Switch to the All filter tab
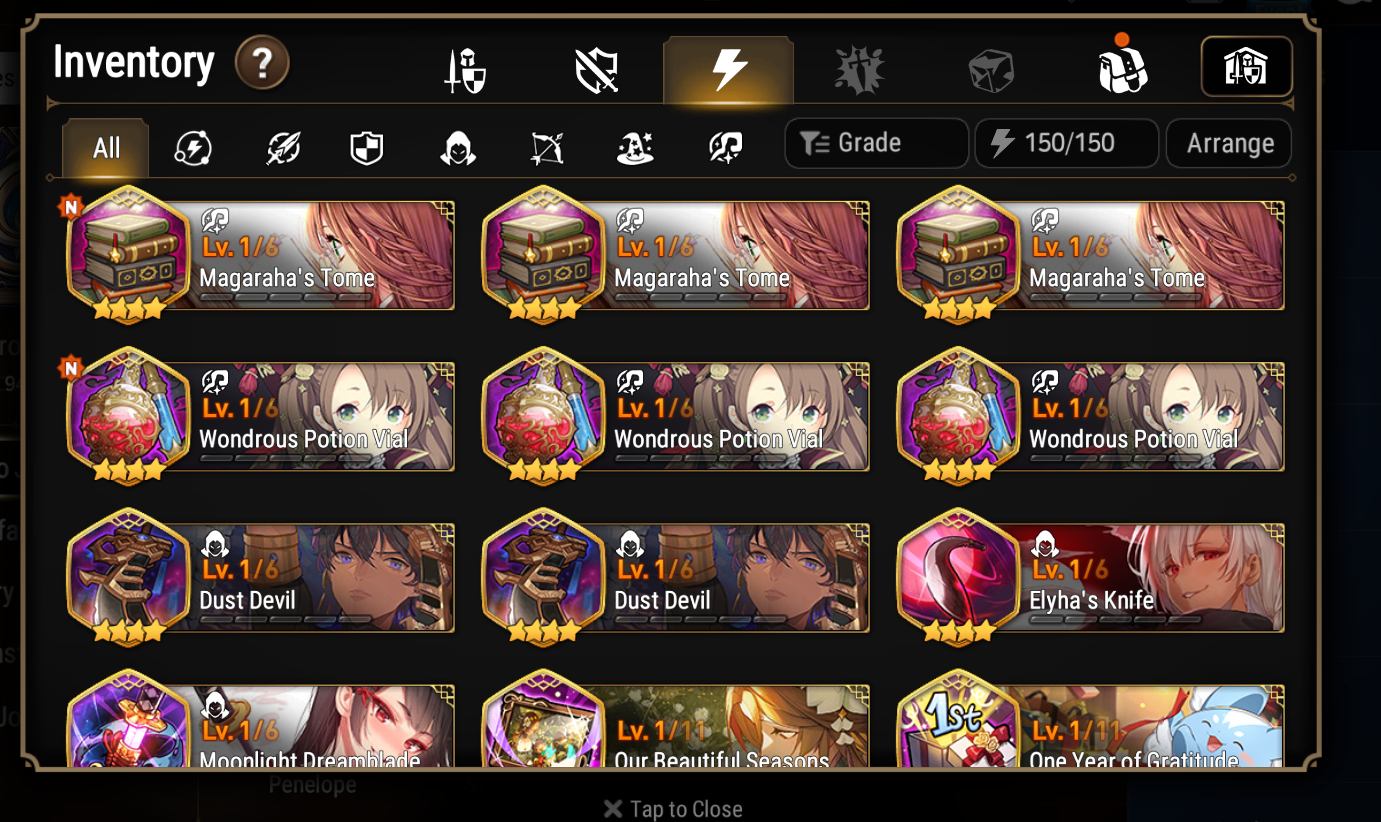Image resolution: width=1381 pixels, height=822 pixels. (104, 146)
